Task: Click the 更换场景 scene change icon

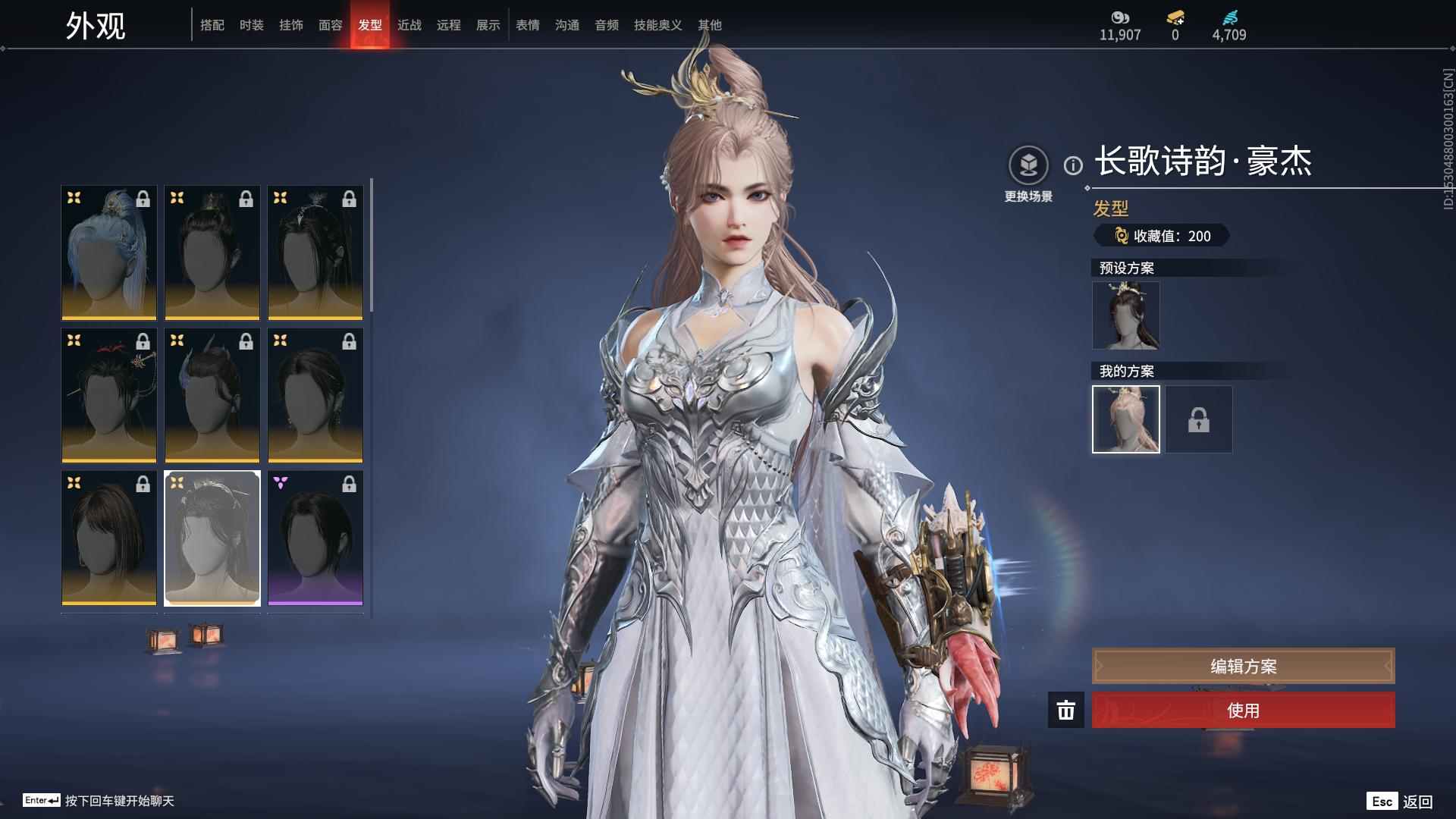Action: coord(1028,165)
